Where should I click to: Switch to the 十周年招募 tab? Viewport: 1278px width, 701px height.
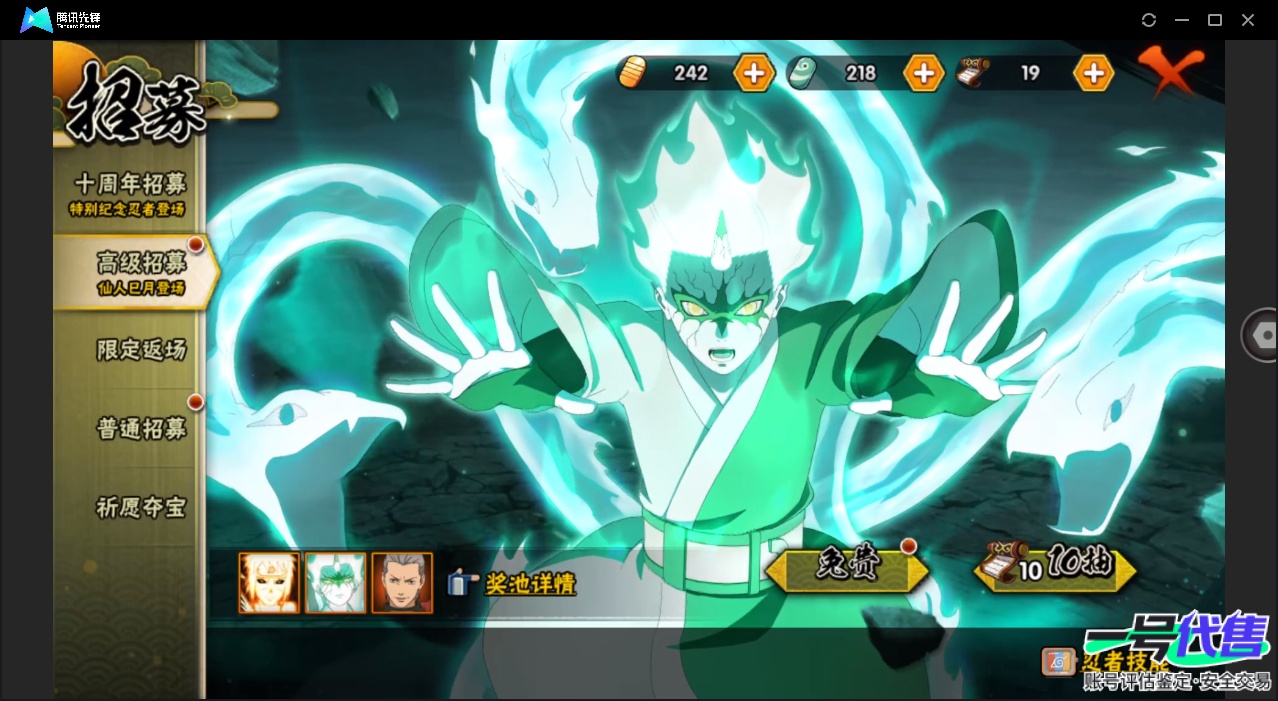(129, 193)
